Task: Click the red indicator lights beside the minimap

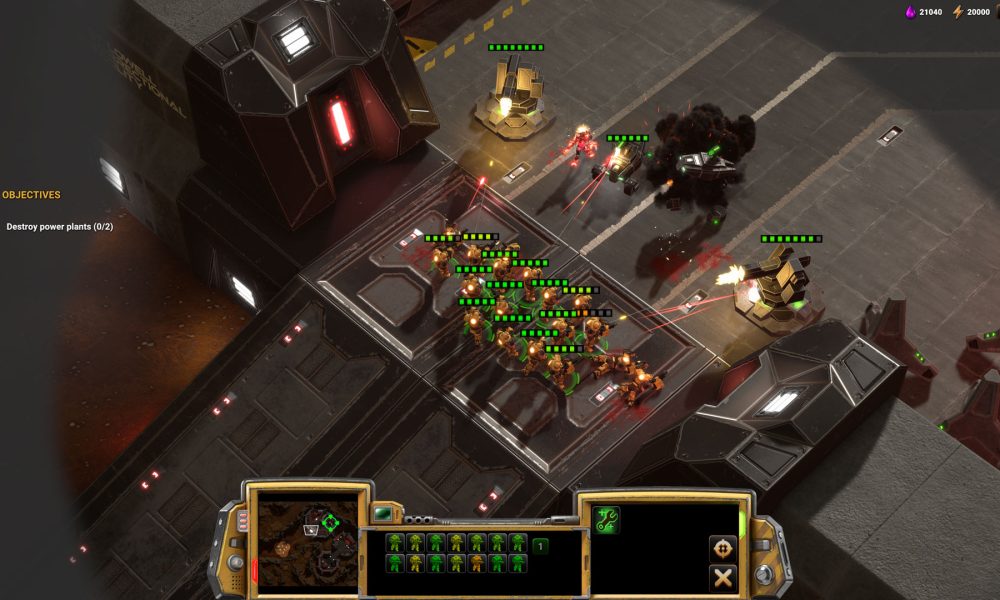Action: coord(241,522)
